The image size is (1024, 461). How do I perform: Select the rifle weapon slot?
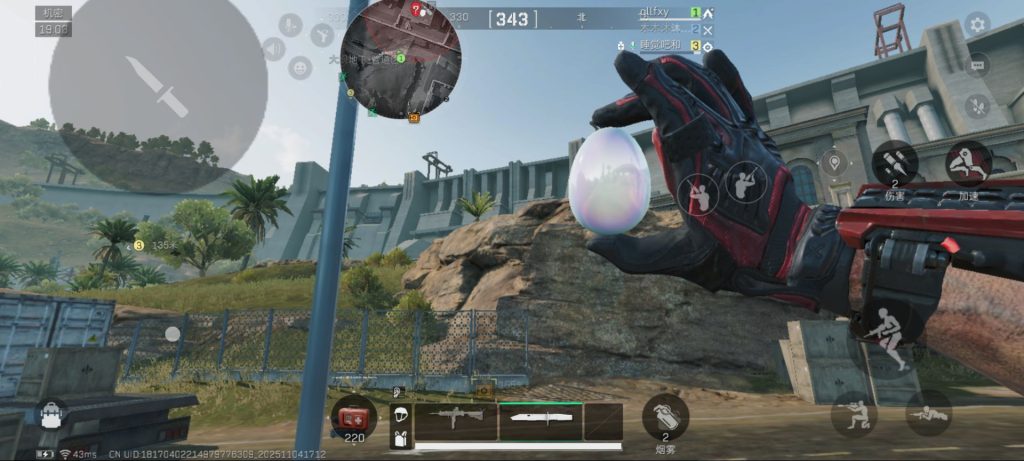pos(457,420)
